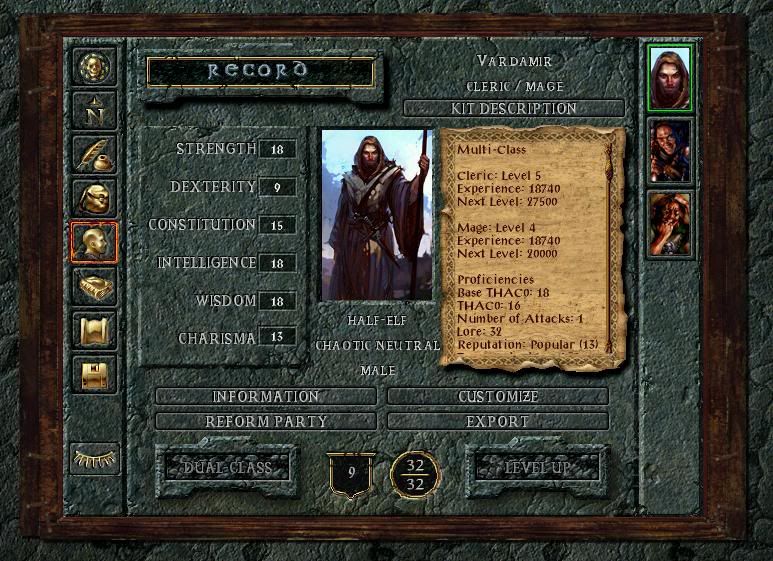
Task: Click the Information button
Action: [x=266, y=397]
